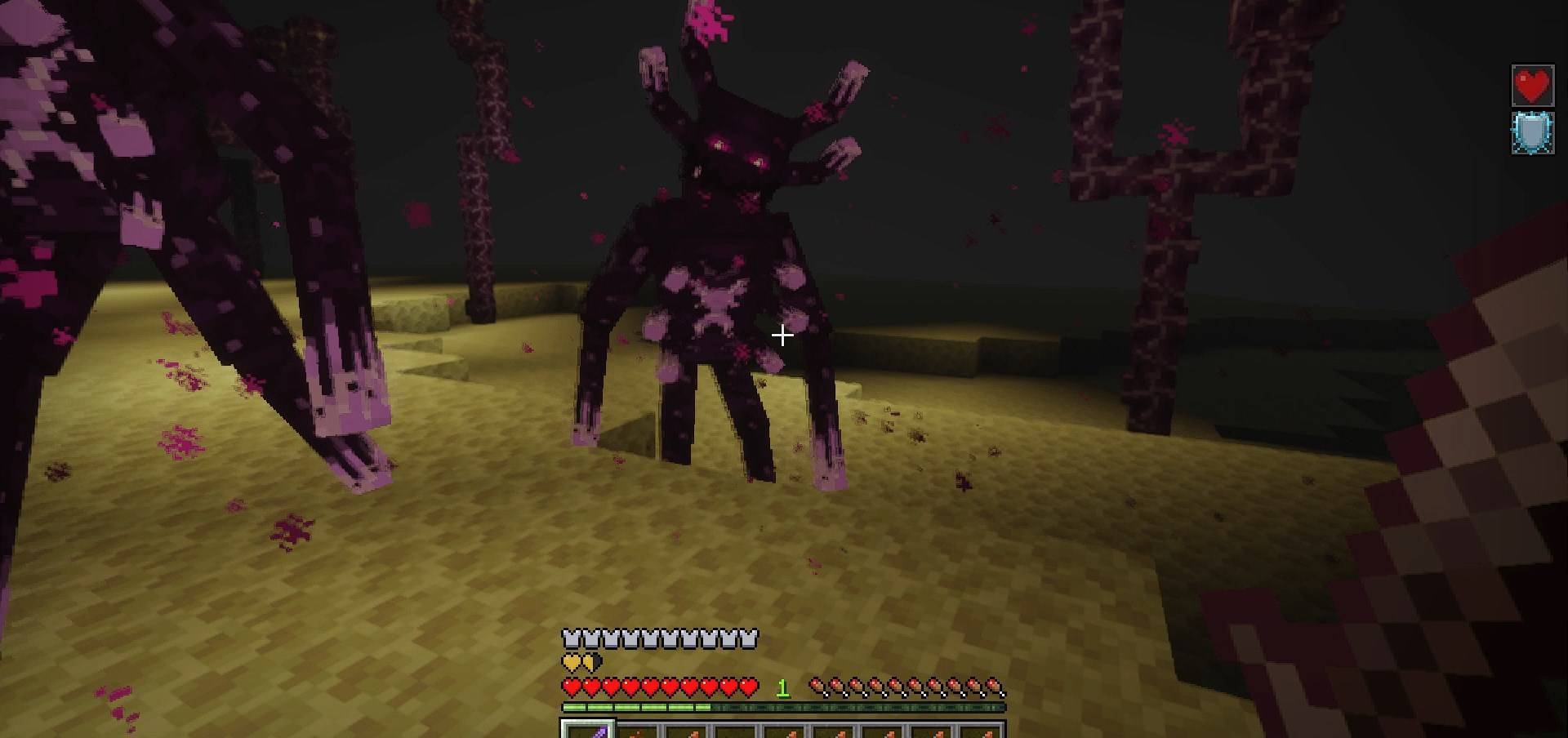Click the leftmost red heart in the health bar

click(x=572, y=687)
